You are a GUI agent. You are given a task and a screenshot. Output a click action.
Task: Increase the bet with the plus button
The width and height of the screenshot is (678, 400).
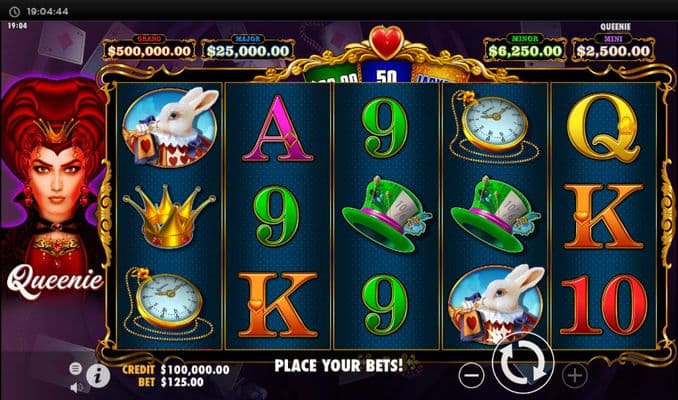(x=575, y=376)
